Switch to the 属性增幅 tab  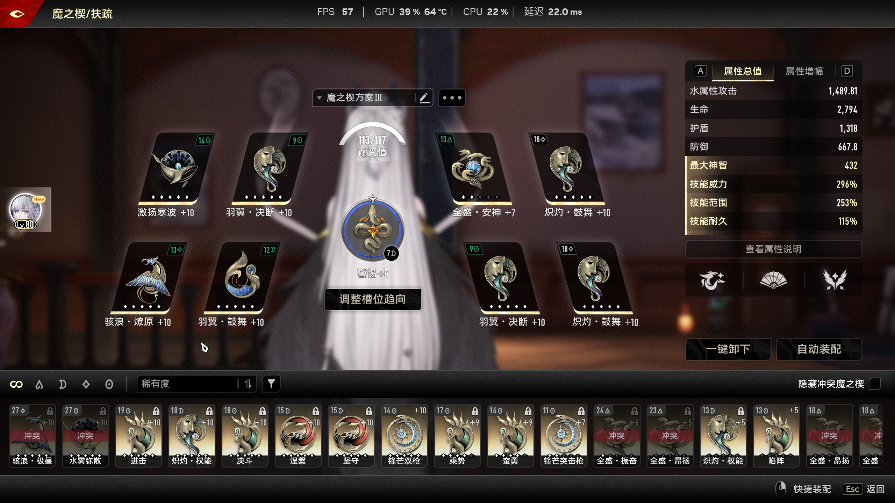click(804, 71)
